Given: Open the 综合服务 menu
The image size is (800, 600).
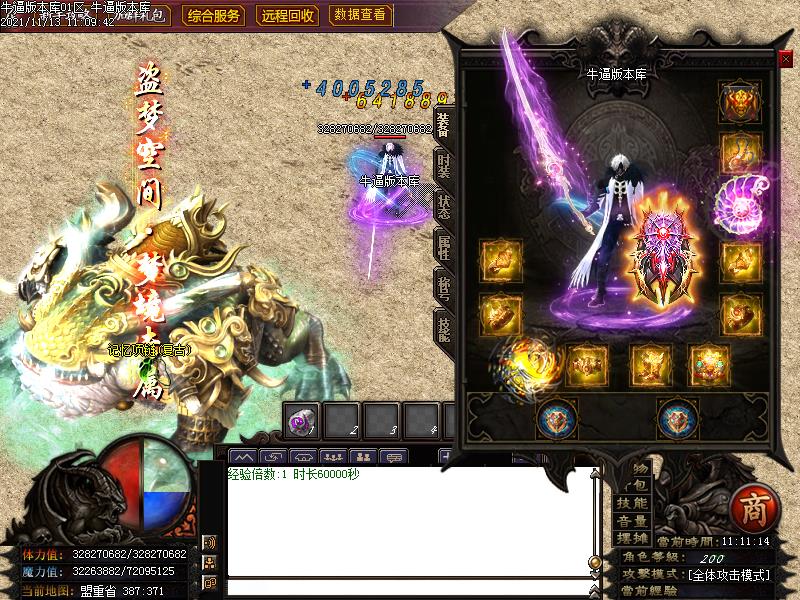Looking at the screenshot, I should (x=214, y=15).
